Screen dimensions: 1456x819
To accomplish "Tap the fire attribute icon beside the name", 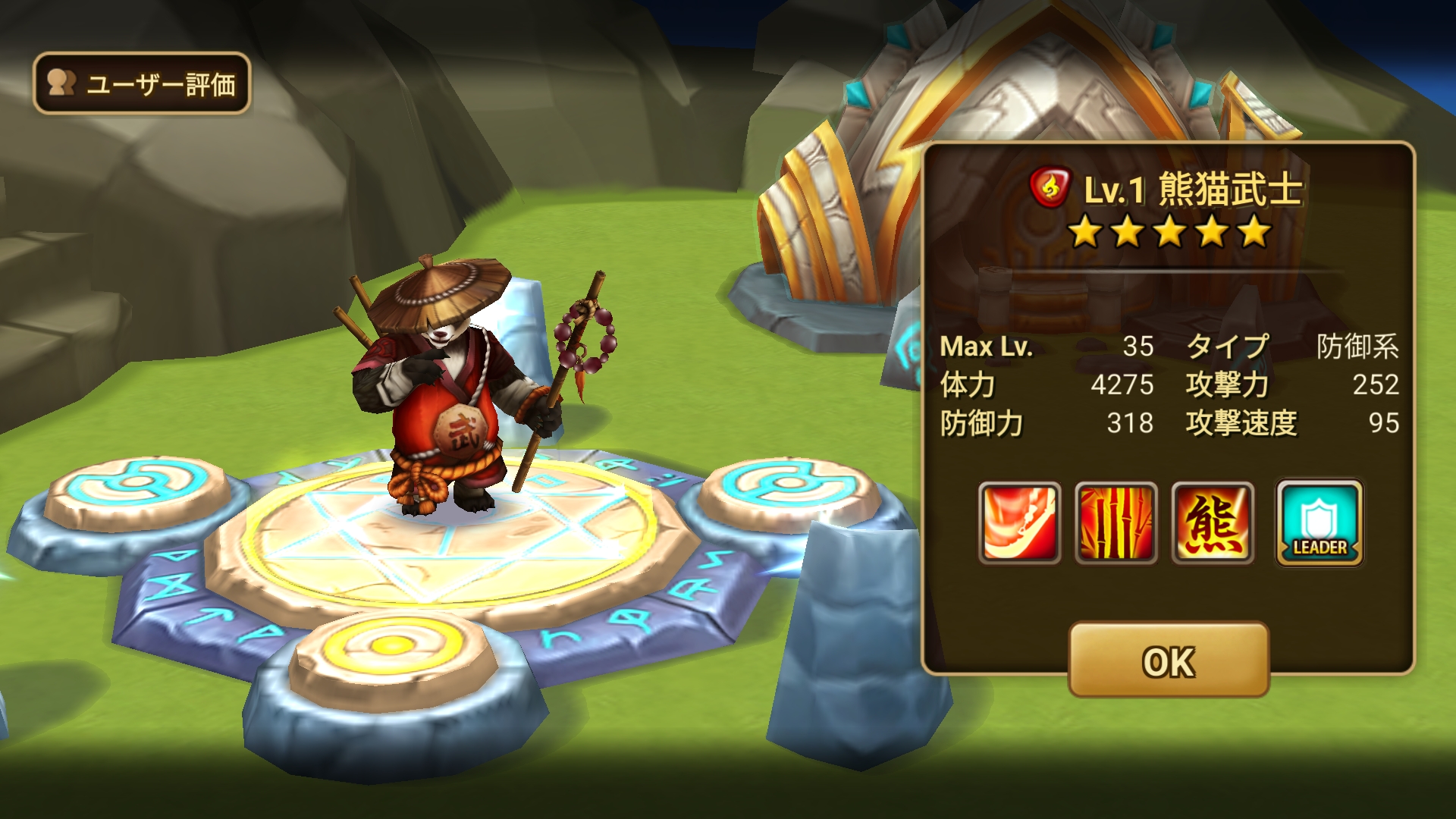I will pos(1050,187).
